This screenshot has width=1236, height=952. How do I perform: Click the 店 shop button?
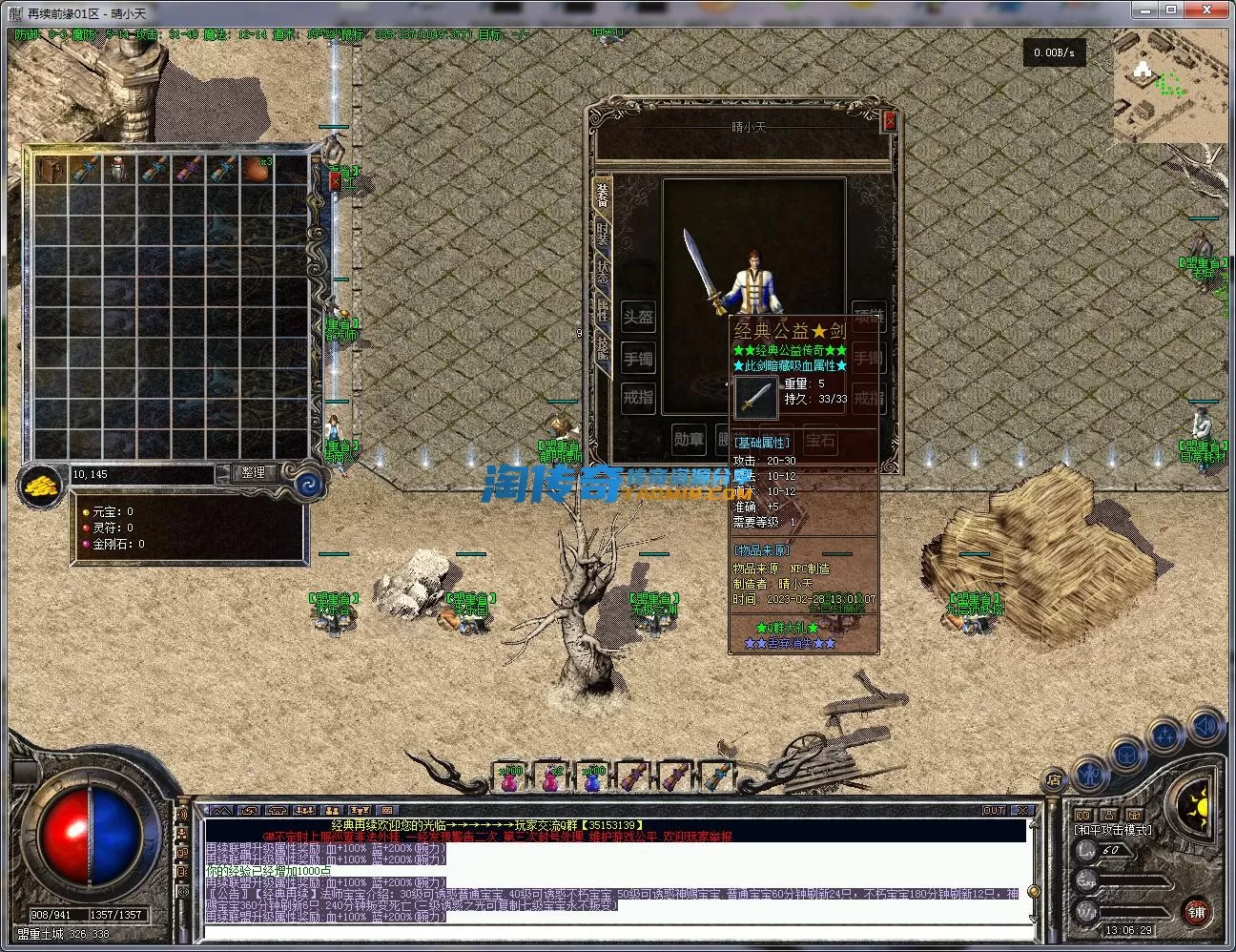pyautogui.click(x=1054, y=779)
